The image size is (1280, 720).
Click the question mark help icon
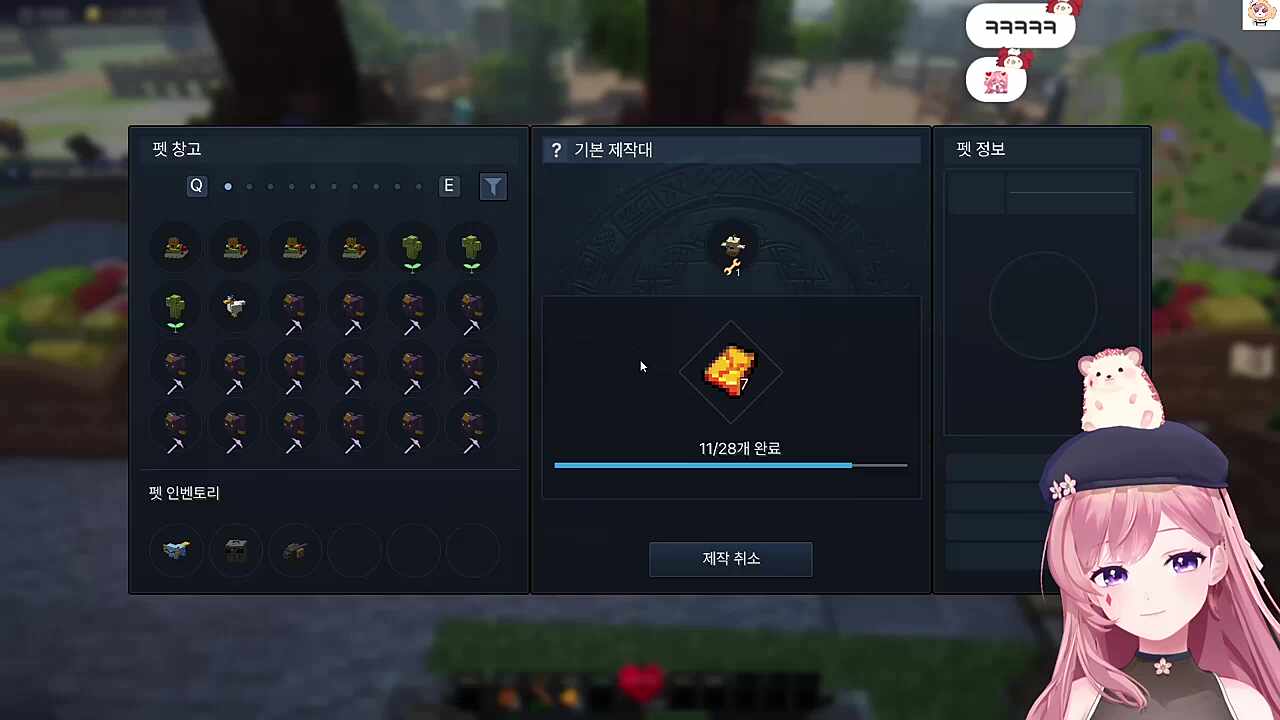[x=556, y=150]
